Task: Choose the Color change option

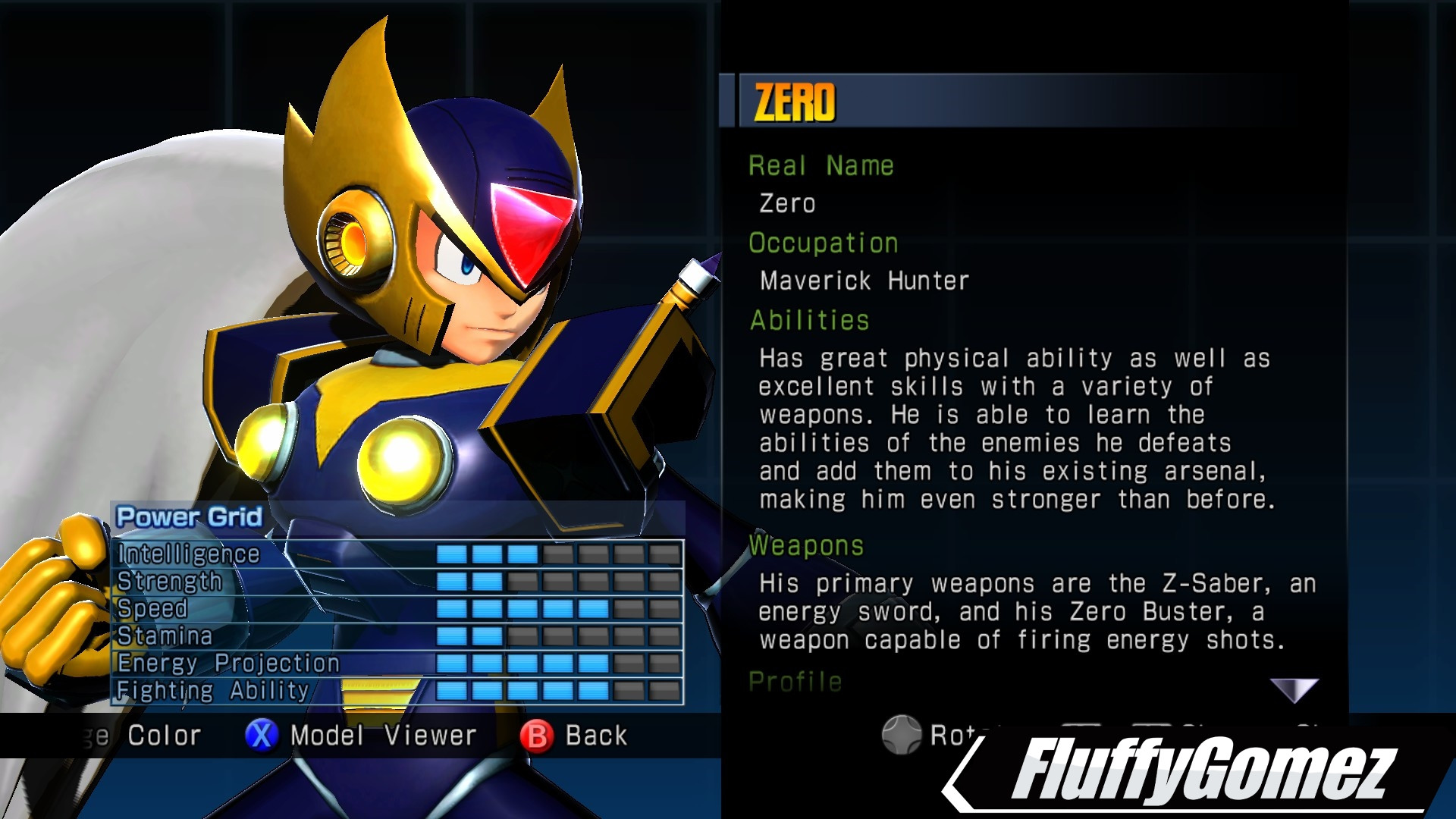Action: [163, 735]
